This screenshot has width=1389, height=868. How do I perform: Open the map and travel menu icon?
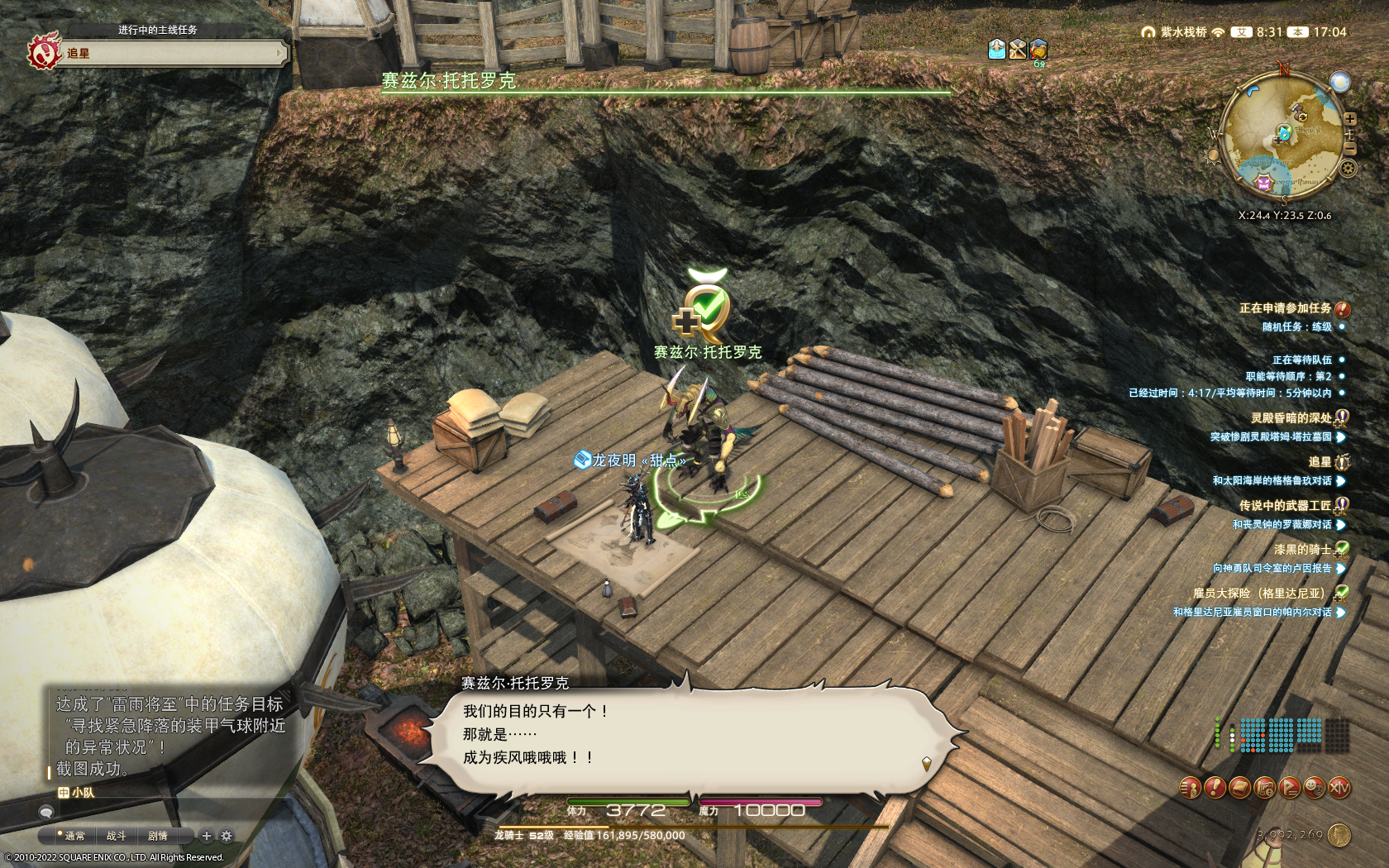click(1264, 788)
